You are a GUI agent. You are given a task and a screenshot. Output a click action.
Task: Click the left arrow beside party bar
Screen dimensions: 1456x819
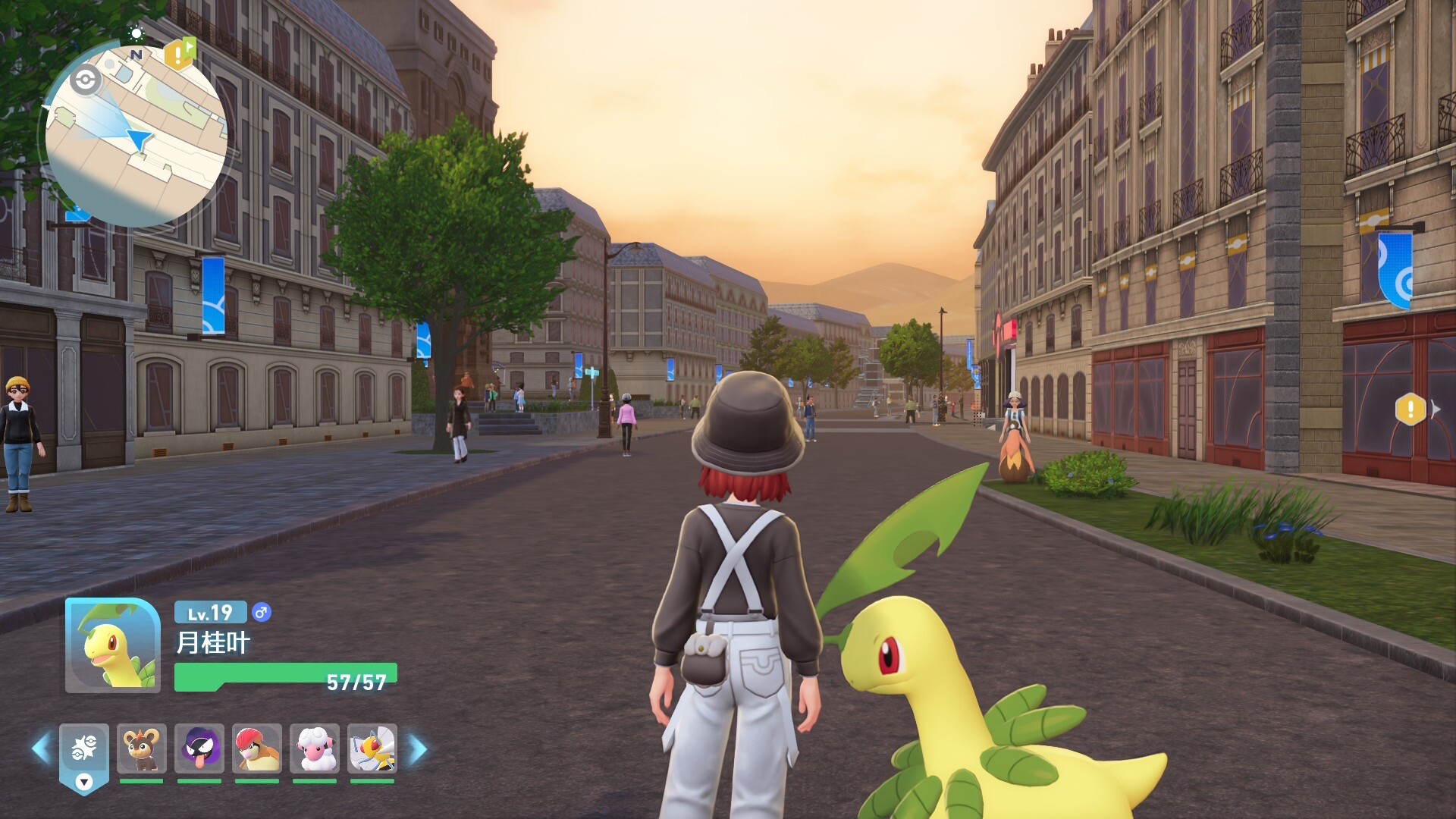click(x=41, y=748)
